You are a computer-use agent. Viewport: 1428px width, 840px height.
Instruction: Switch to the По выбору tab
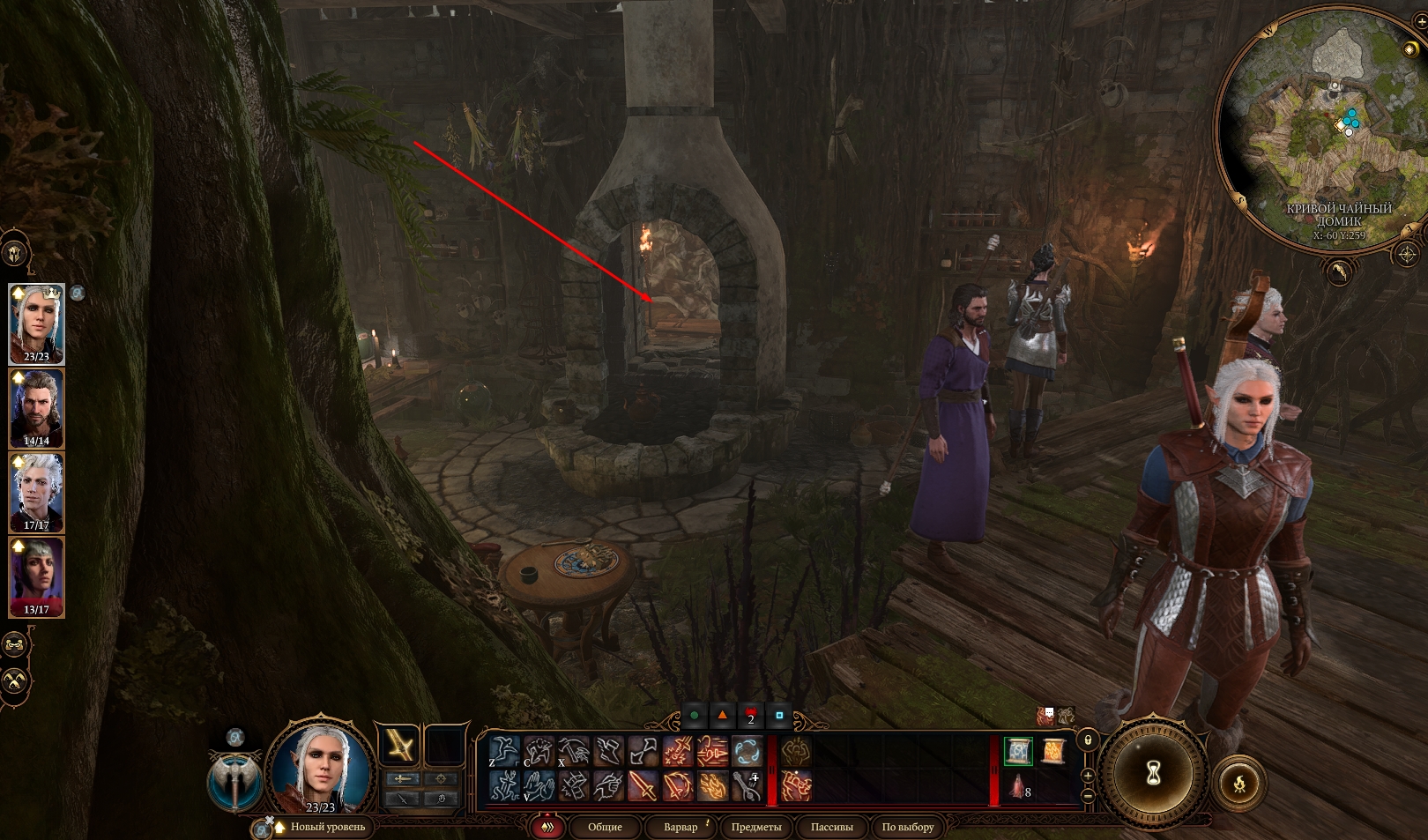tap(907, 827)
